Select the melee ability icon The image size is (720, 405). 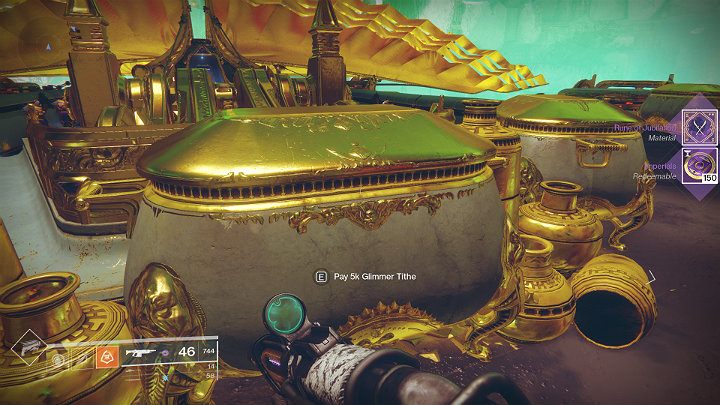pyautogui.click(x=82, y=357)
